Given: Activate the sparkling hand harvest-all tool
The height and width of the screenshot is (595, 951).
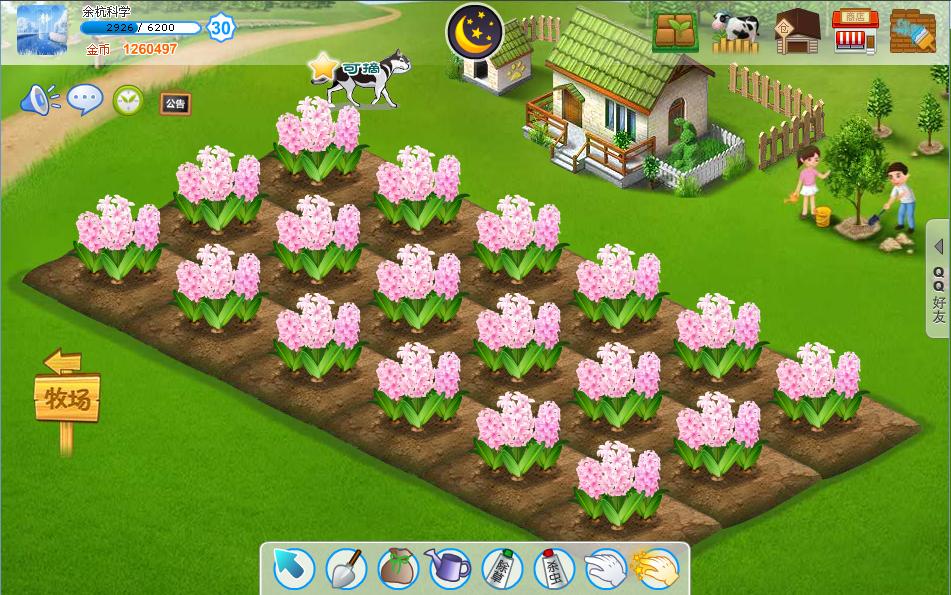Looking at the screenshot, I should pyautogui.click(x=658, y=569).
